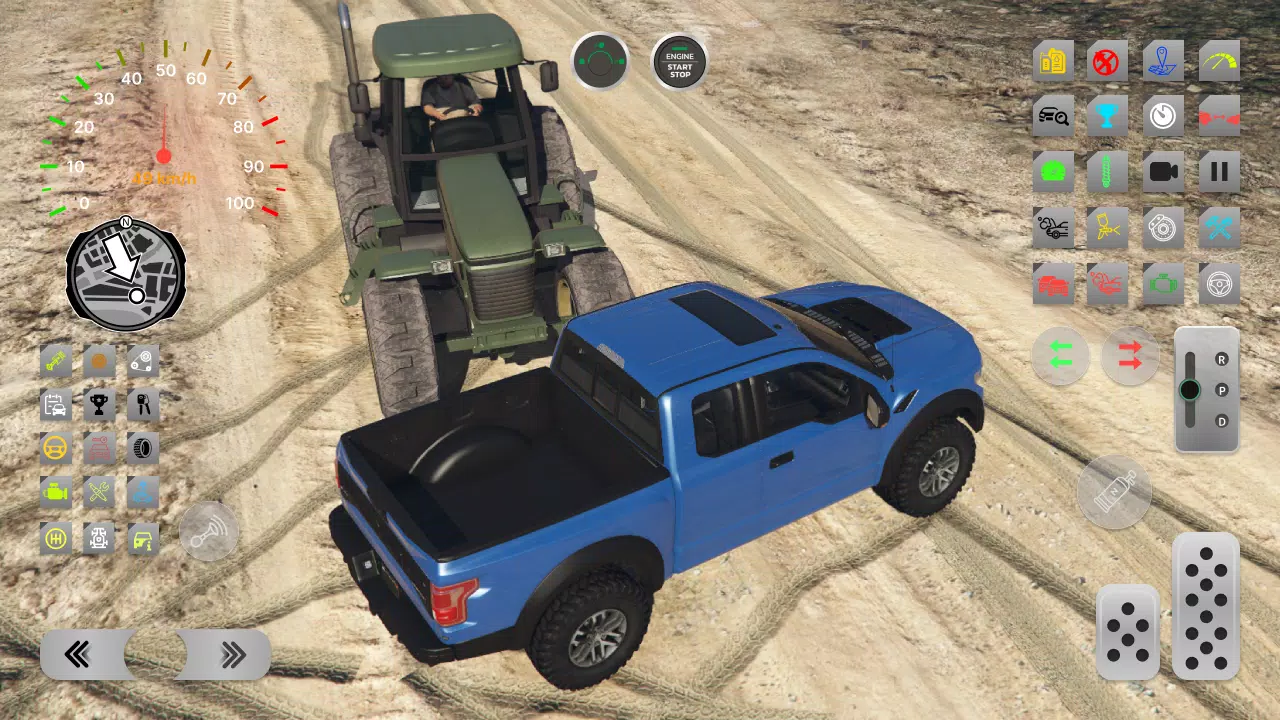Open the blue tow truck icon
This screenshot has width=1280, height=720.
(x=142, y=492)
